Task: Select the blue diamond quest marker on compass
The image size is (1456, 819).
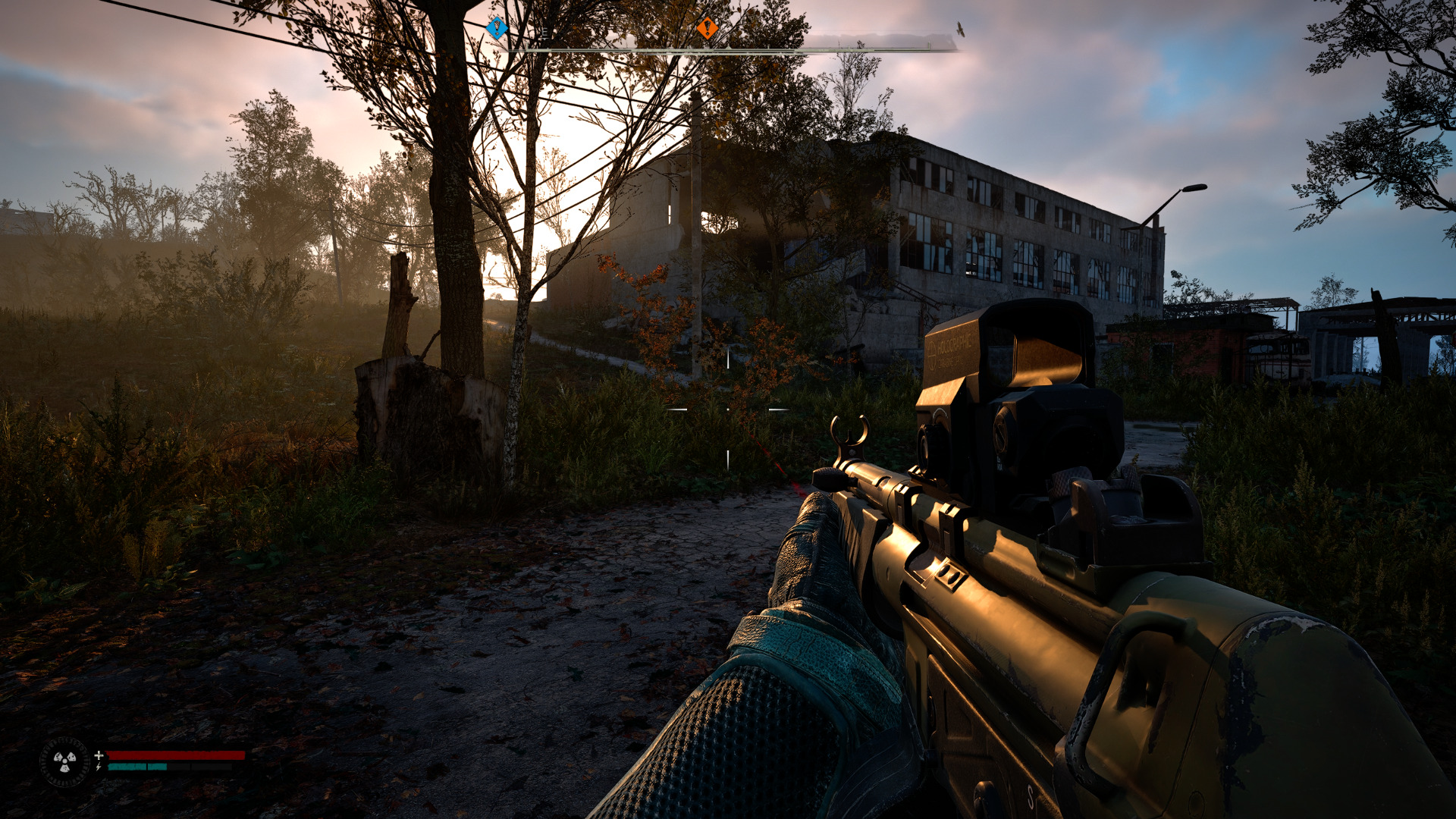Action: pyautogui.click(x=497, y=28)
